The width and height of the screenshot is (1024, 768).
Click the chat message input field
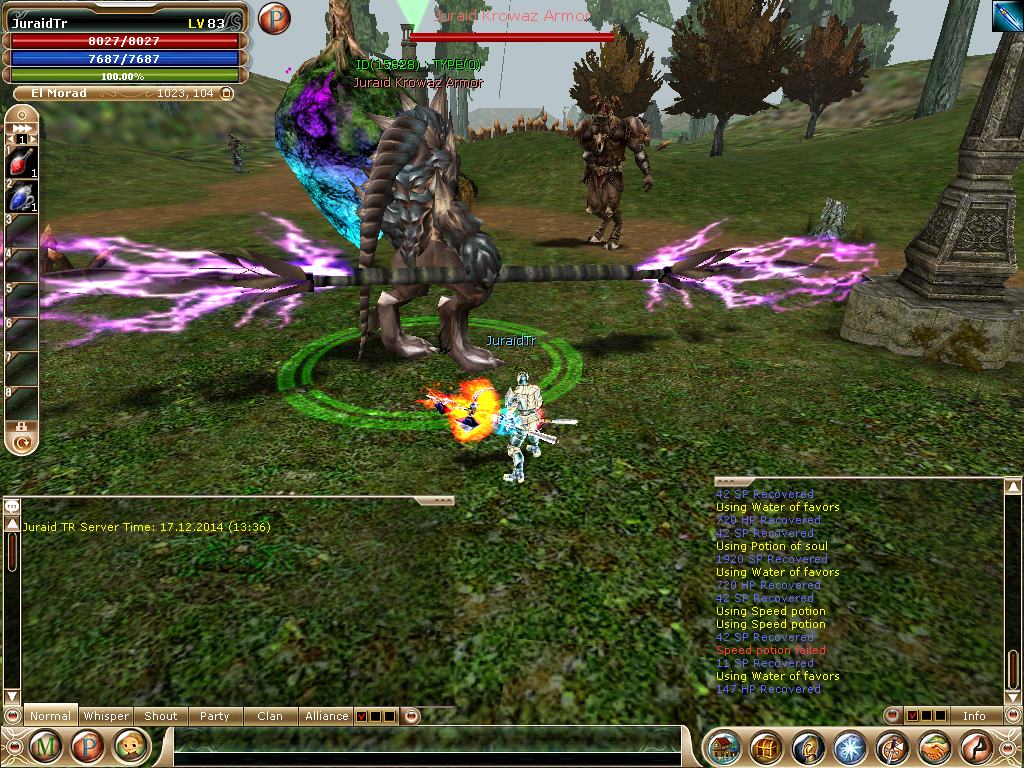[x=425, y=747]
